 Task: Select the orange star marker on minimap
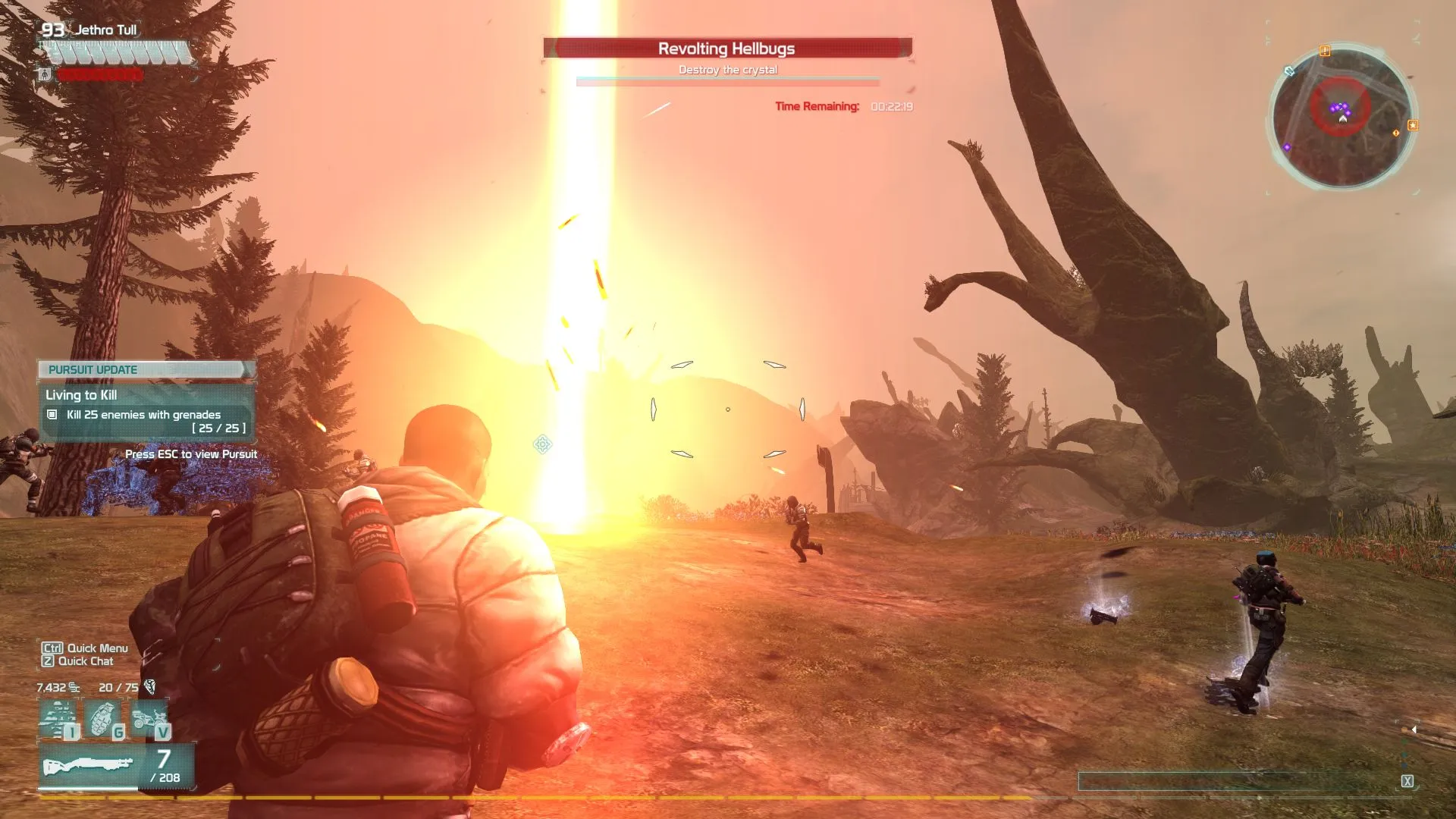[1412, 125]
